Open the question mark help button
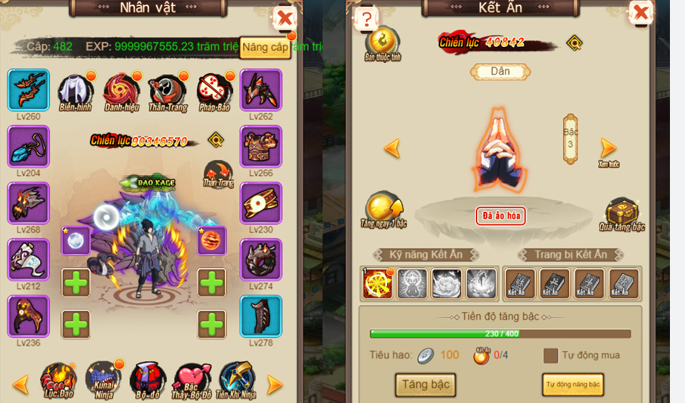The height and width of the screenshot is (403, 685). pyautogui.click(x=366, y=19)
